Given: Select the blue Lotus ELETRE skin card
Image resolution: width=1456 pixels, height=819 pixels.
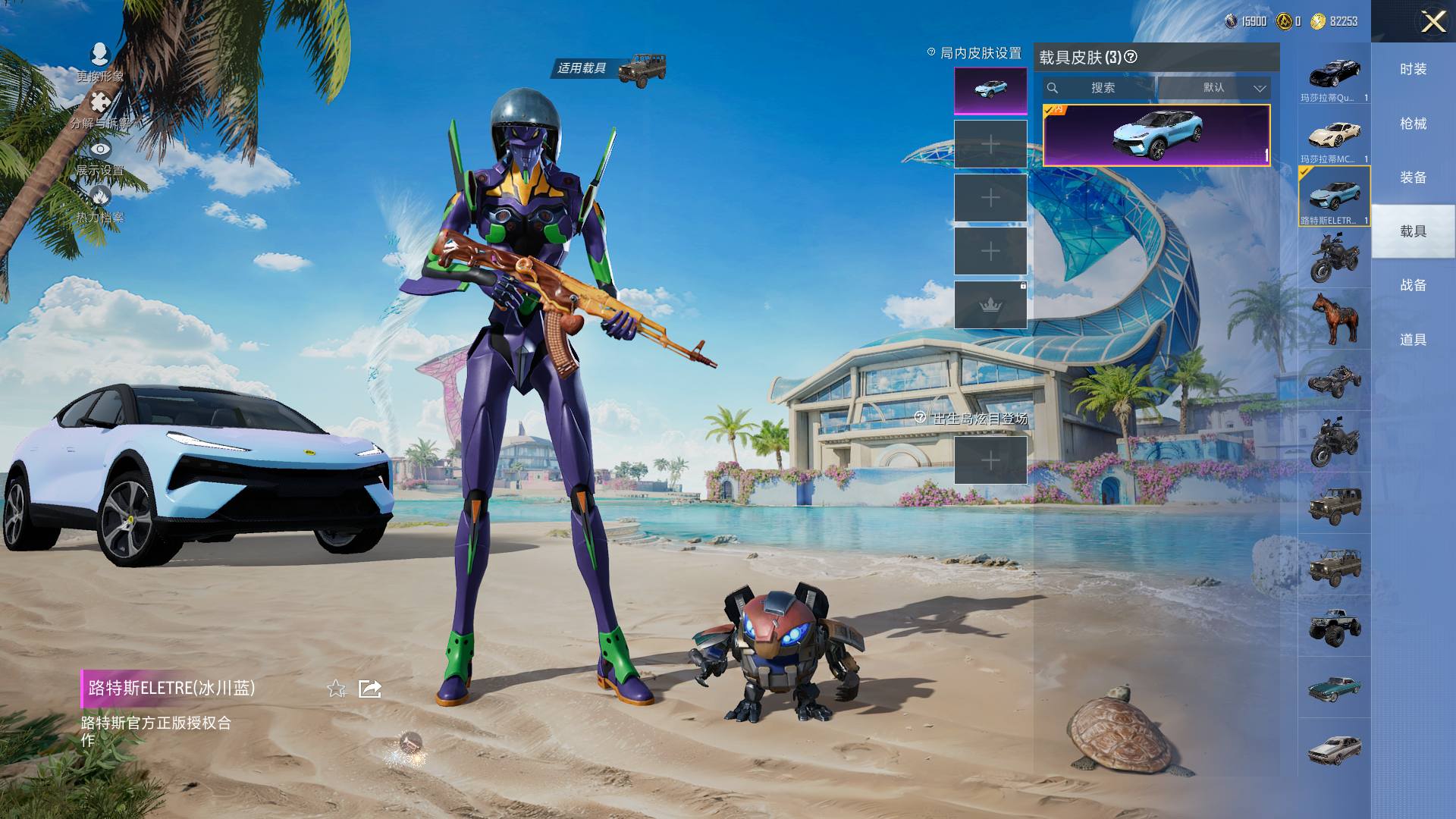Looking at the screenshot, I should pos(1156,135).
